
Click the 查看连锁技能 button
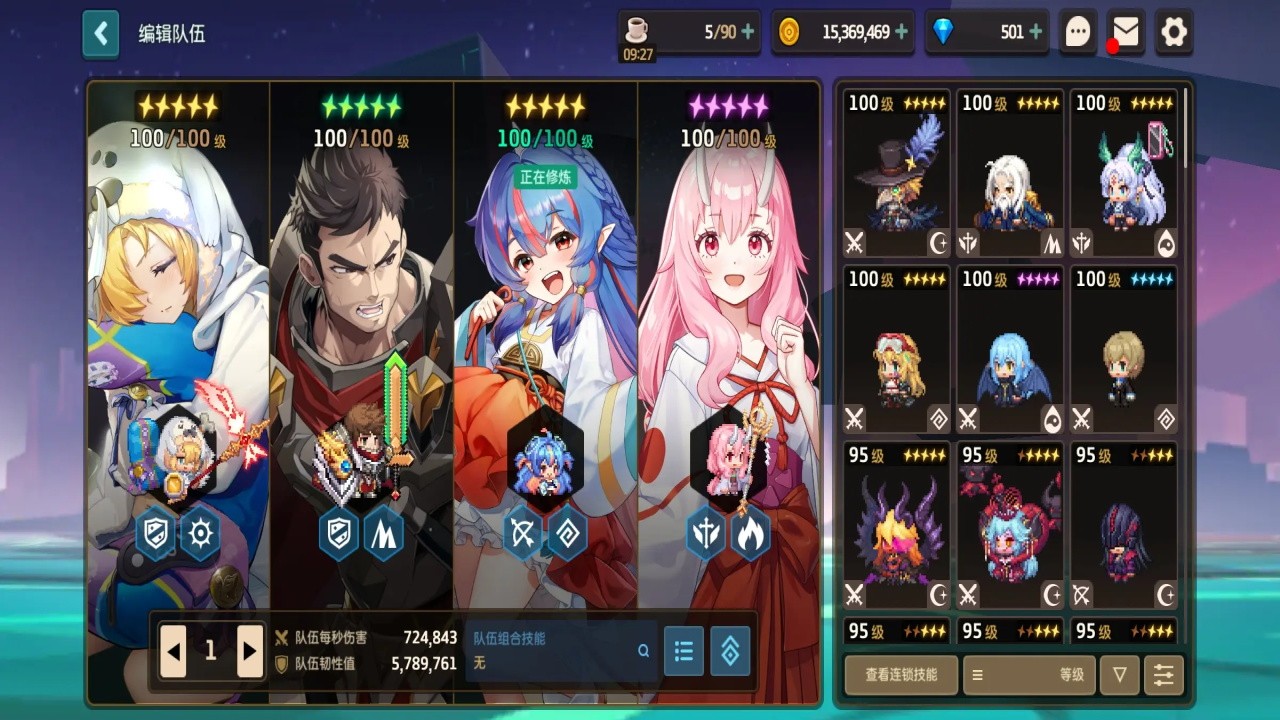pos(901,676)
